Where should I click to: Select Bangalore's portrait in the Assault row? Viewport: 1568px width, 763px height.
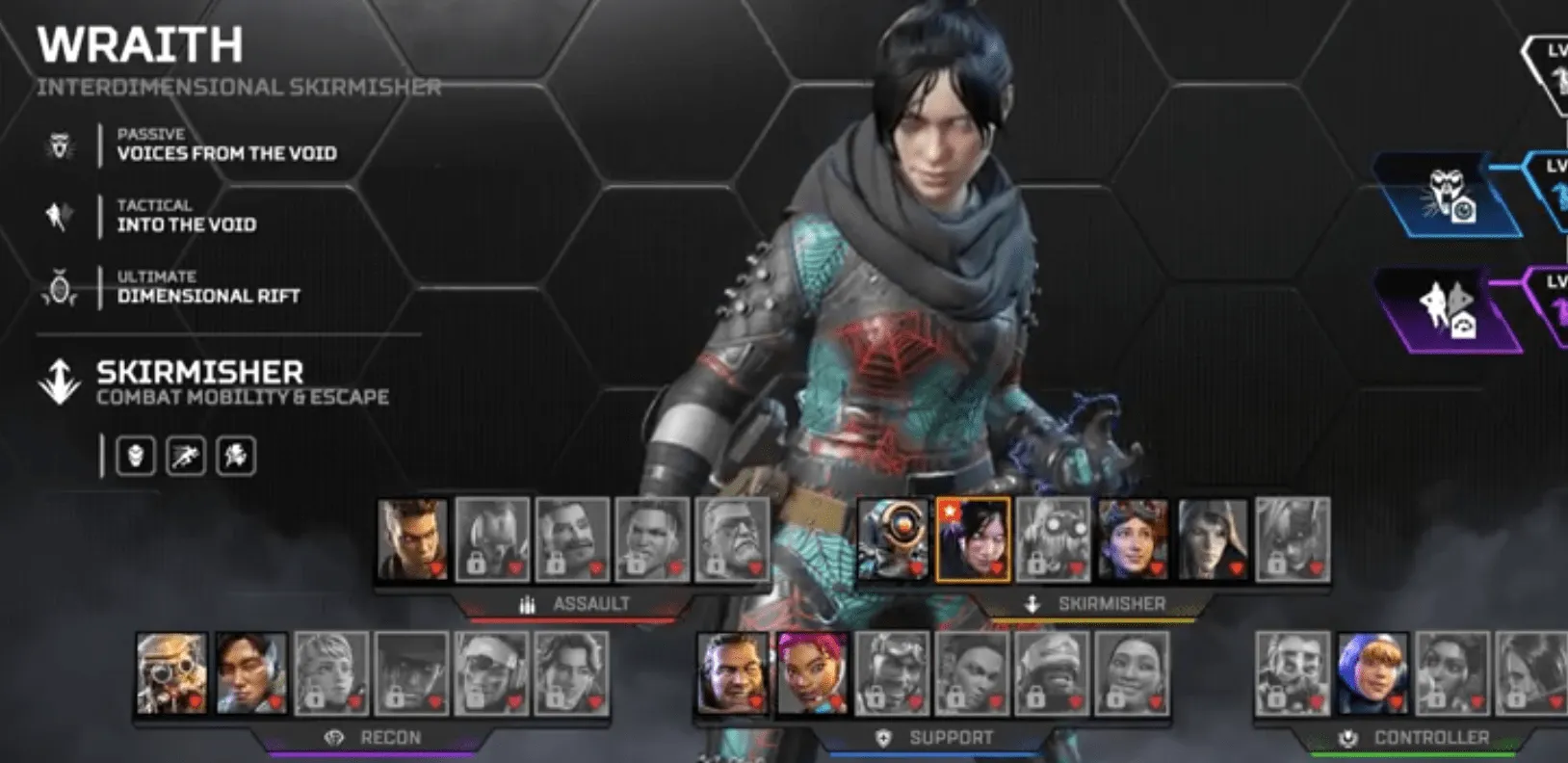(412, 539)
